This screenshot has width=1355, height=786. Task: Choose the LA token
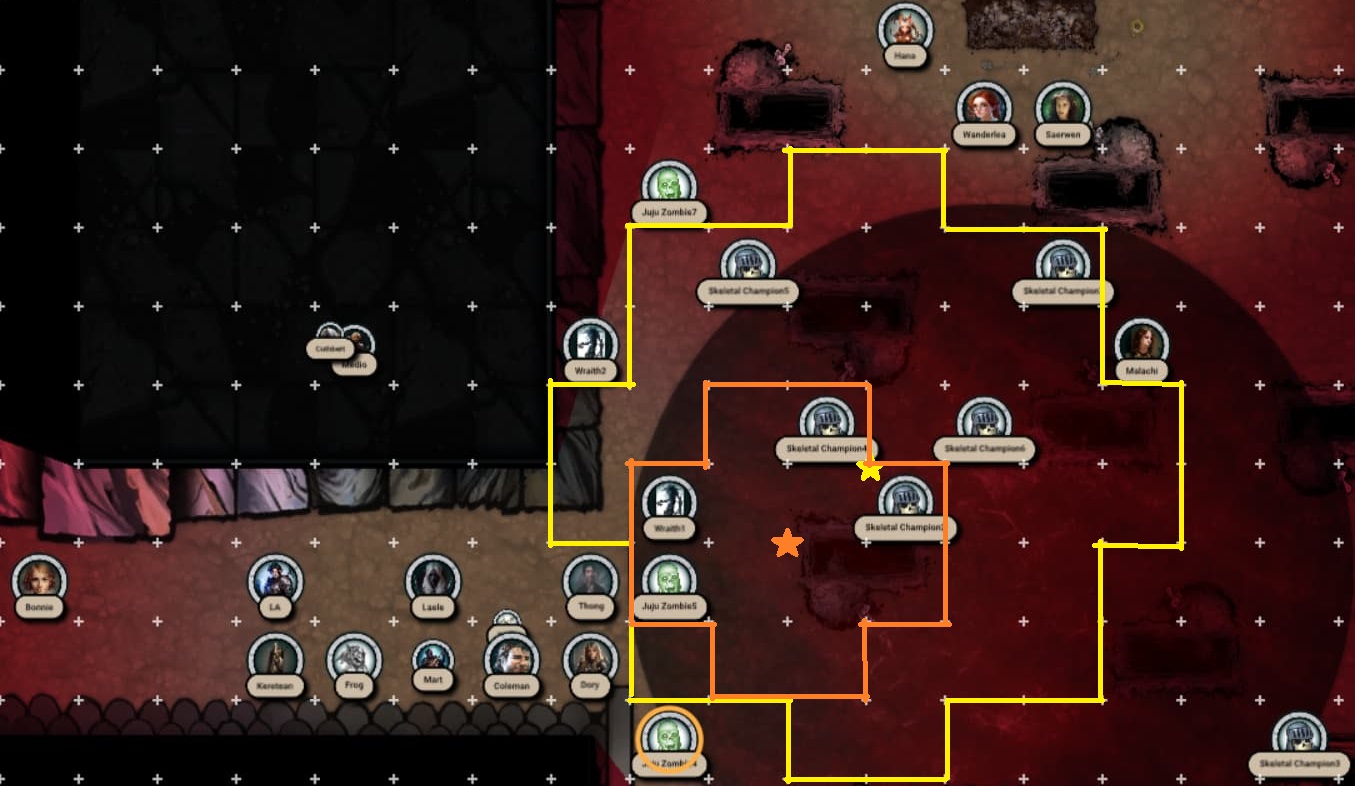coord(275,580)
